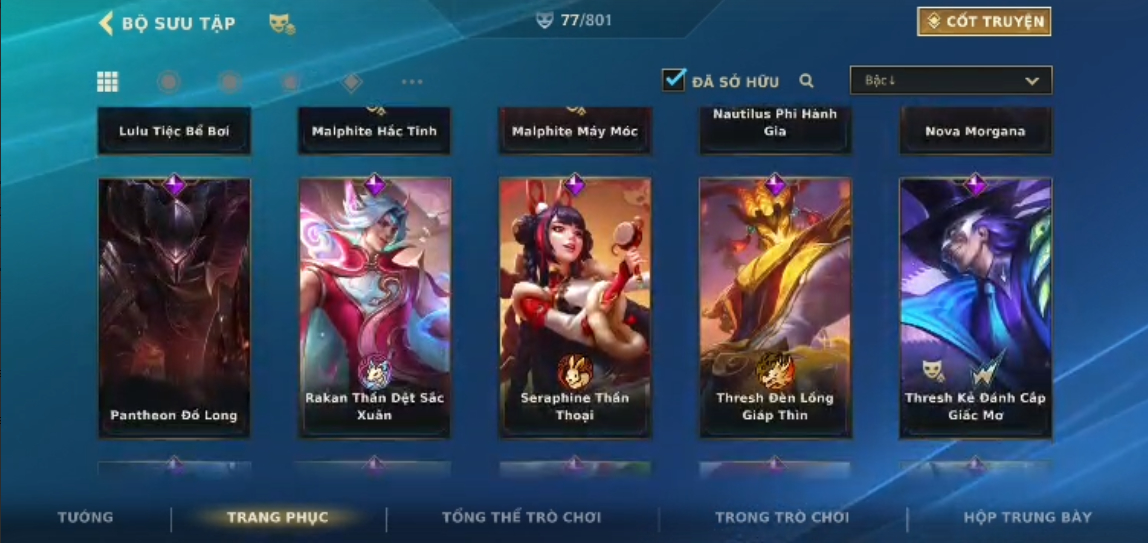Go back via Bộ Sưu Tập arrow

click(x=106, y=23)
